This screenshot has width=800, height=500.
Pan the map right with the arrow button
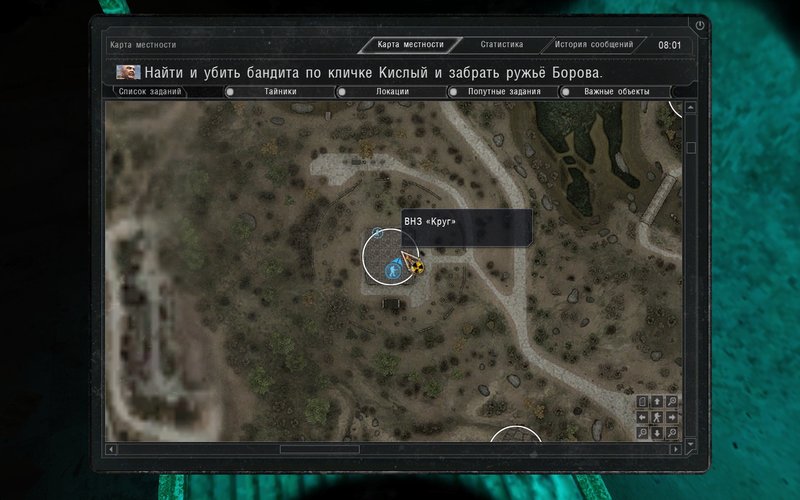pos(672,417)
